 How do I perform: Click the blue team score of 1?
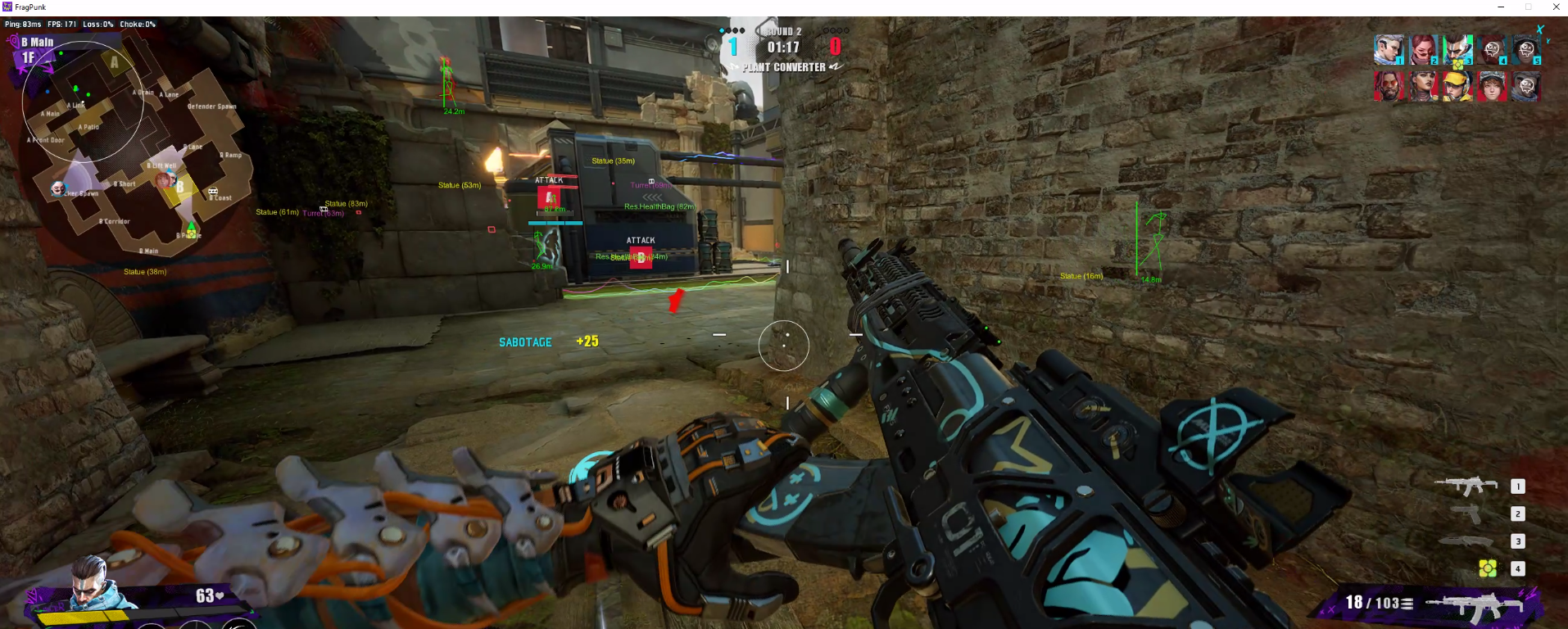pyautogui.click(x=732, y=46)
